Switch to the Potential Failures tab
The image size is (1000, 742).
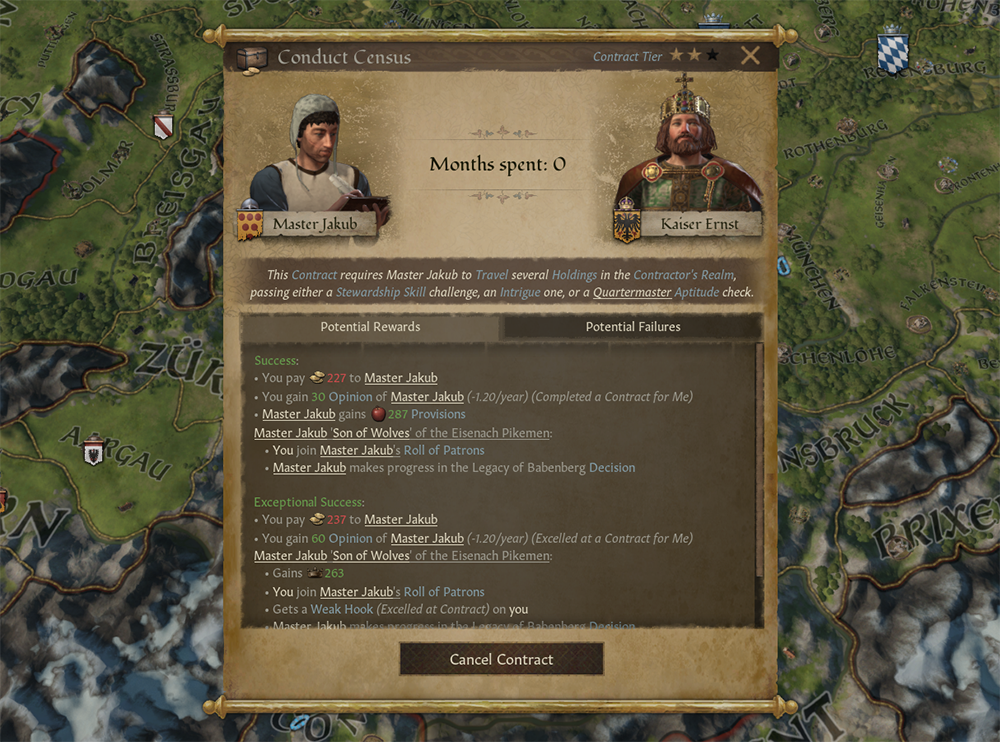pos(633,327)
